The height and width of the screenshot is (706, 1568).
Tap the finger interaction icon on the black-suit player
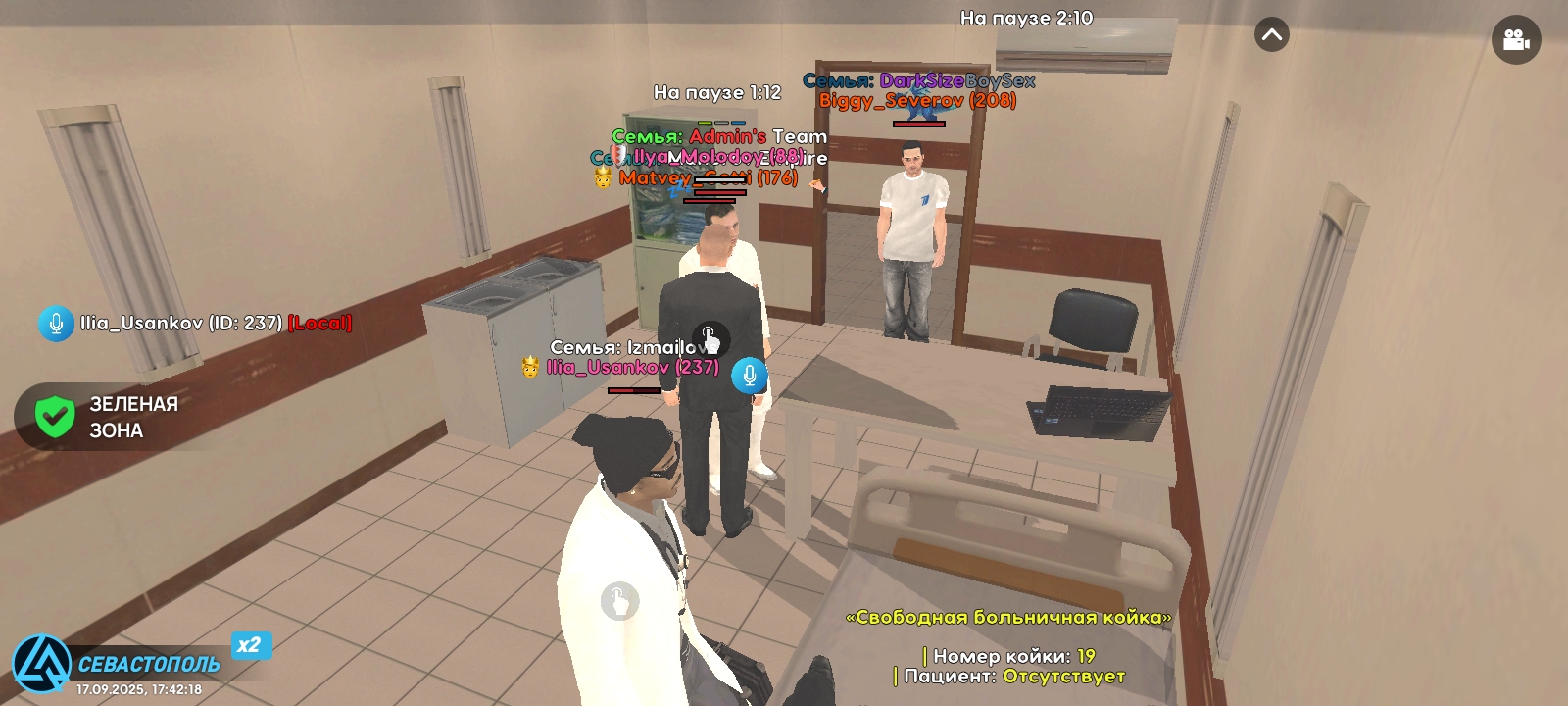coord(710,339)
